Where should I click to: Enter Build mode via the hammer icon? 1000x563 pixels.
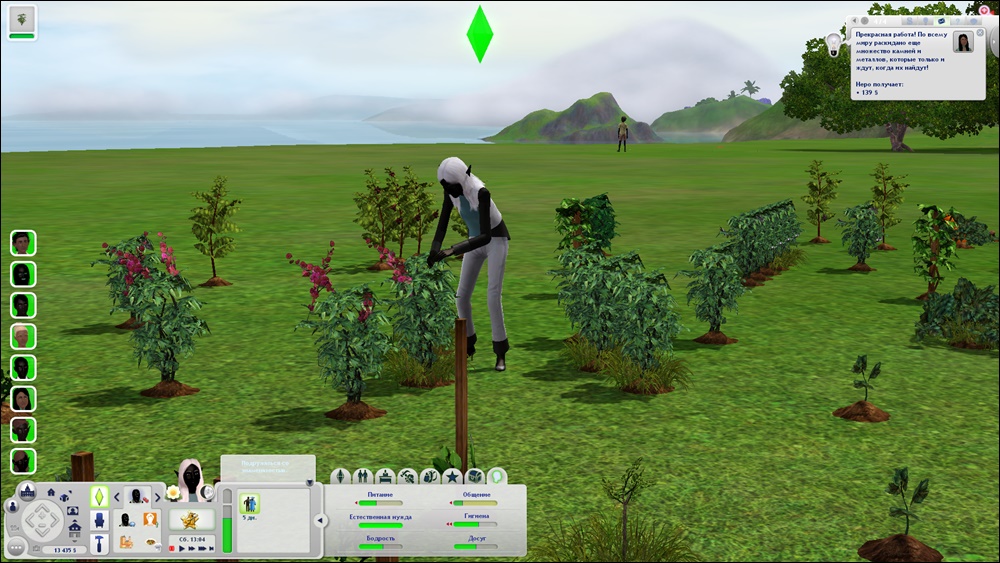pyautogui.click(x=99, y=543)
